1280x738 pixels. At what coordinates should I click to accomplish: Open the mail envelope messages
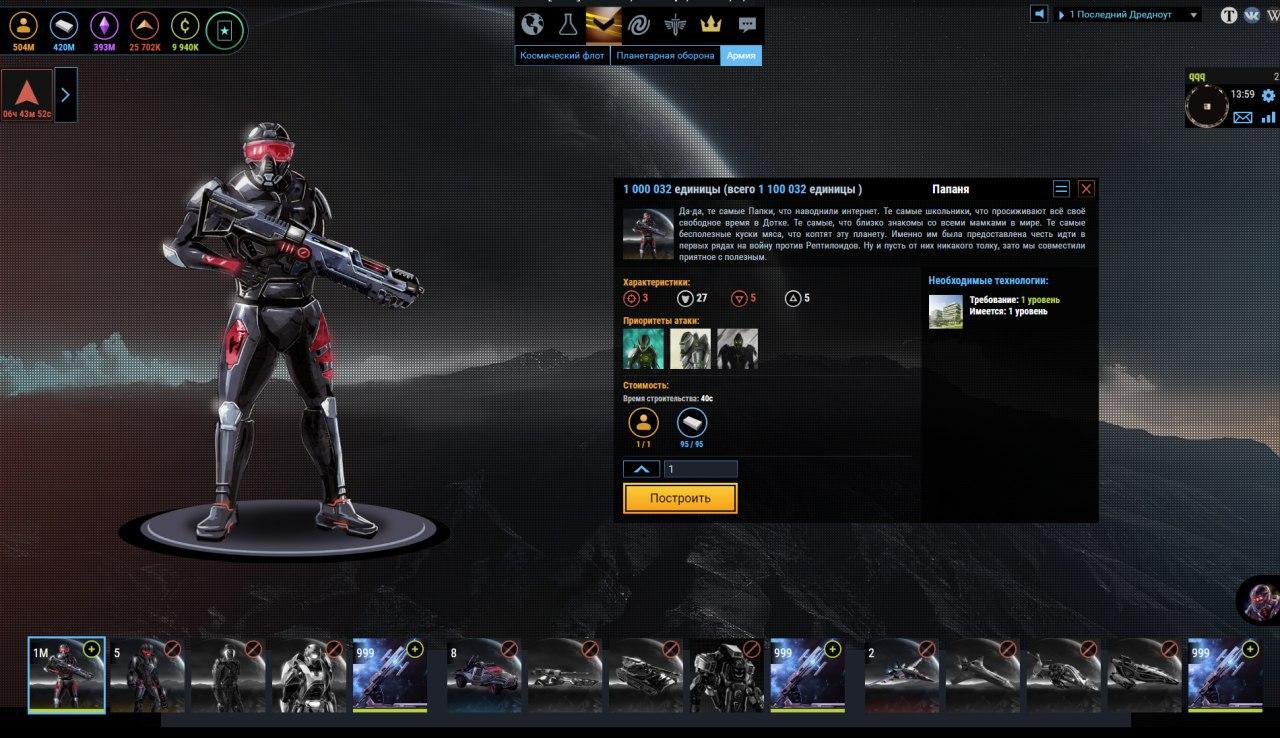point(1243,117)
